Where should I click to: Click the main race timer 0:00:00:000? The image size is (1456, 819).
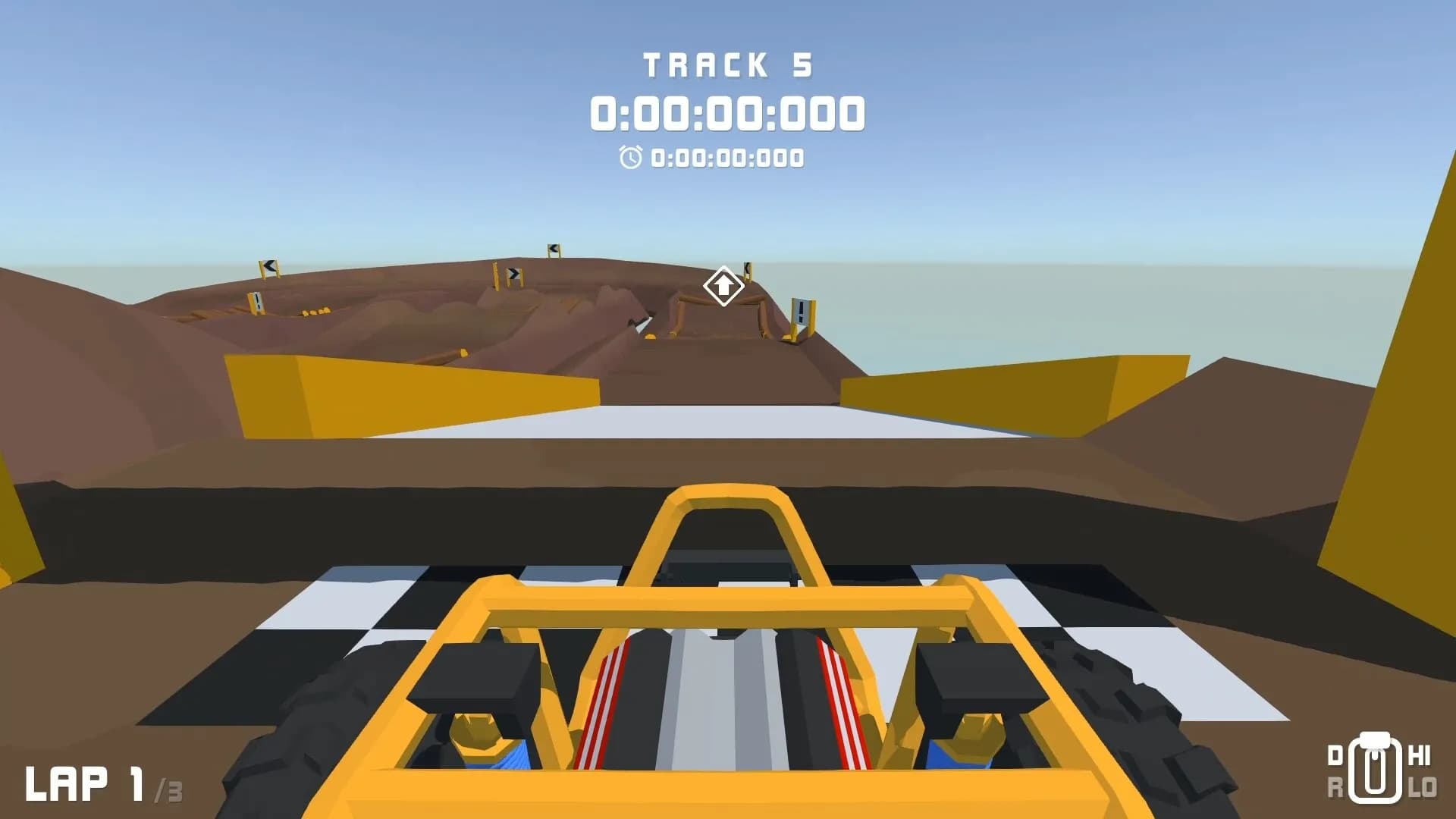point(728,112)
